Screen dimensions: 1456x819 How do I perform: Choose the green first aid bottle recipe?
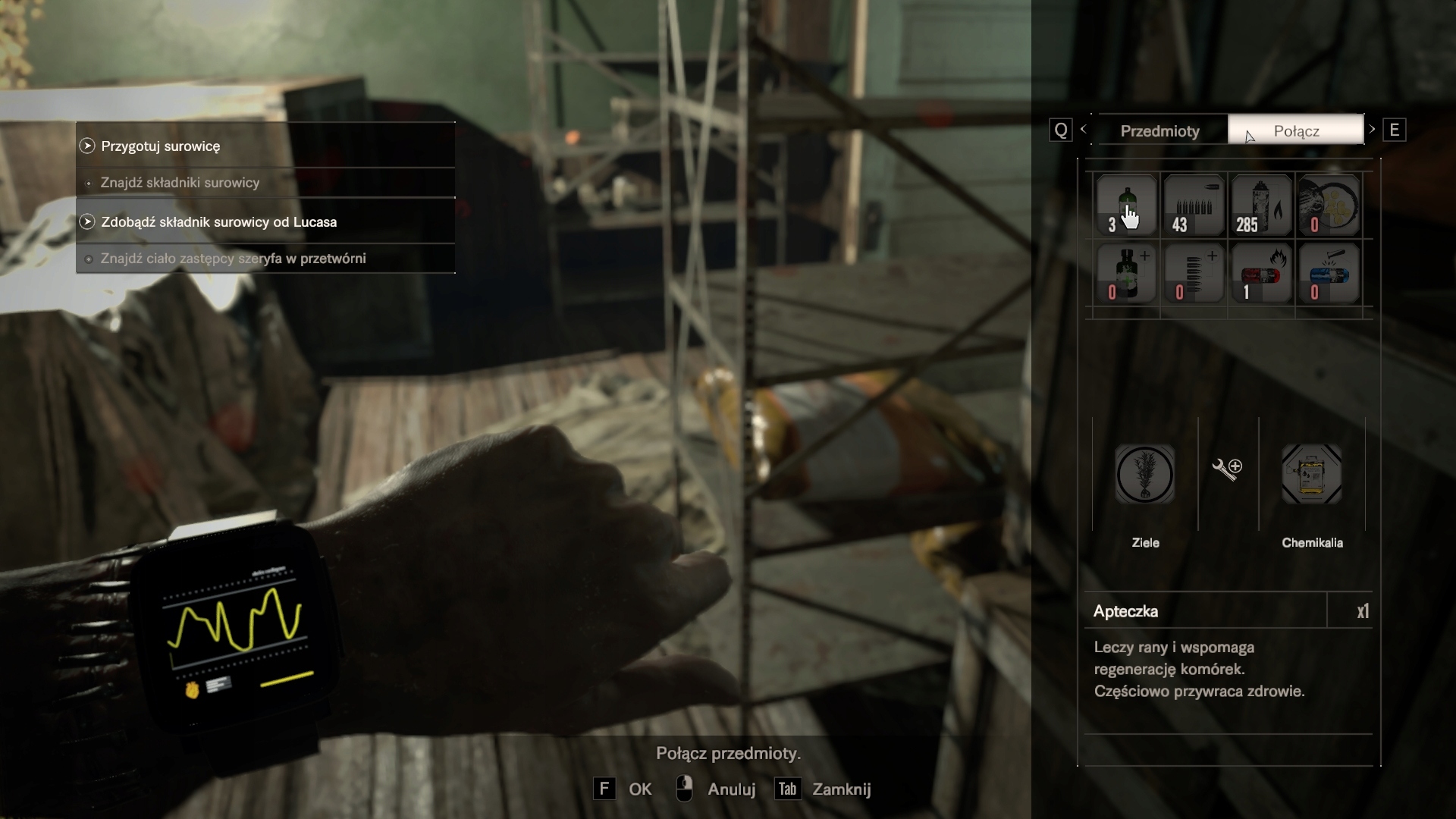tap(1126, 206)
